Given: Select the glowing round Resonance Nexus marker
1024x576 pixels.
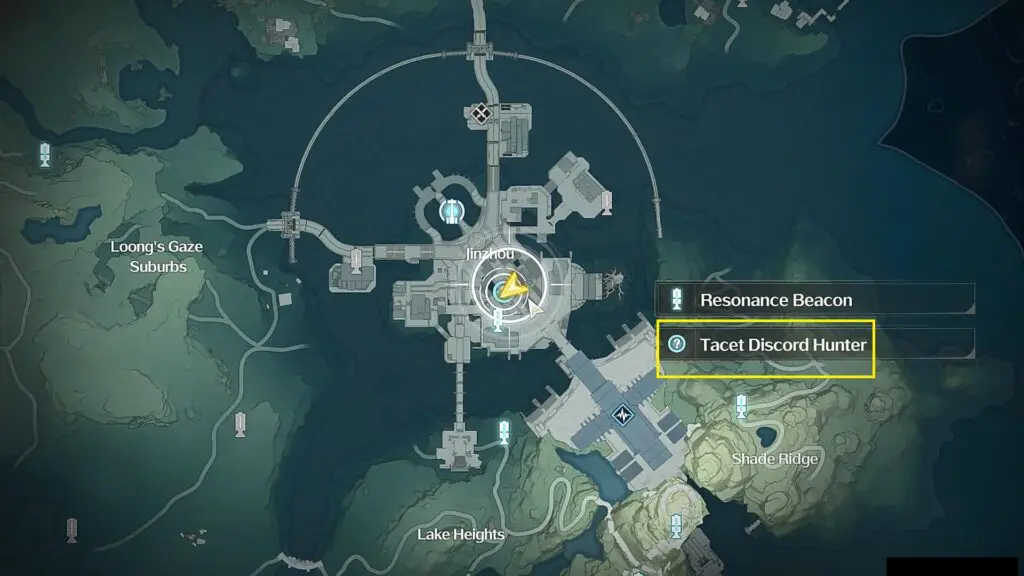Looking at the screenshot, I should [x=452, y=211].
